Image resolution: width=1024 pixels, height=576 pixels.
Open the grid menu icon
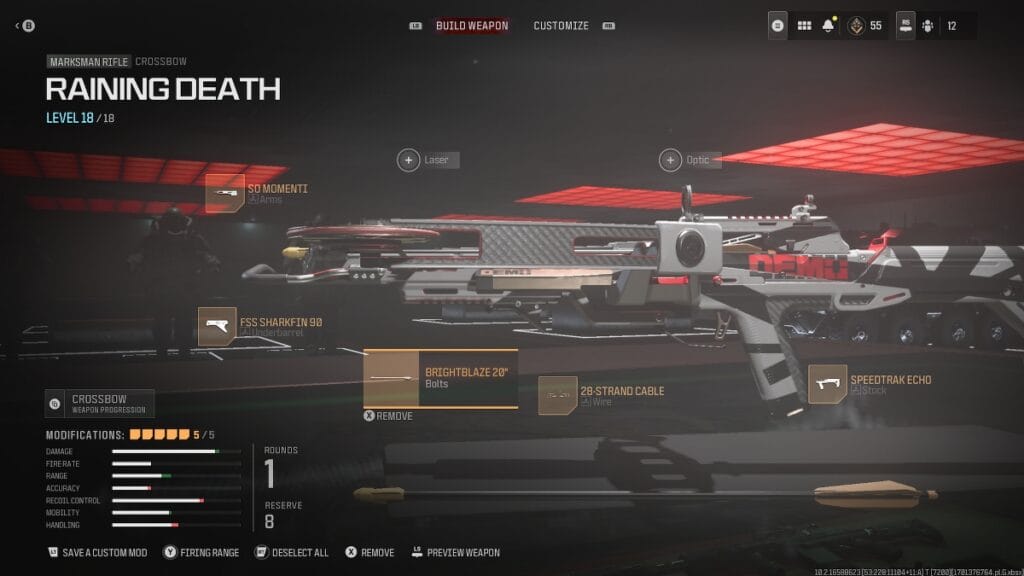(x=803, y=25)
